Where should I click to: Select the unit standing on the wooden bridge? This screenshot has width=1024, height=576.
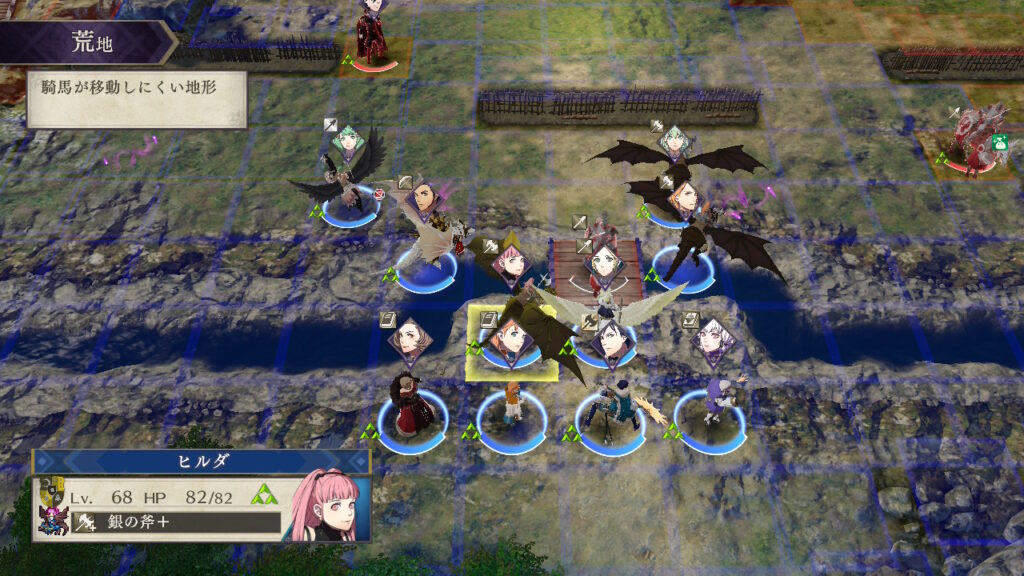click(x=606, y=261)
